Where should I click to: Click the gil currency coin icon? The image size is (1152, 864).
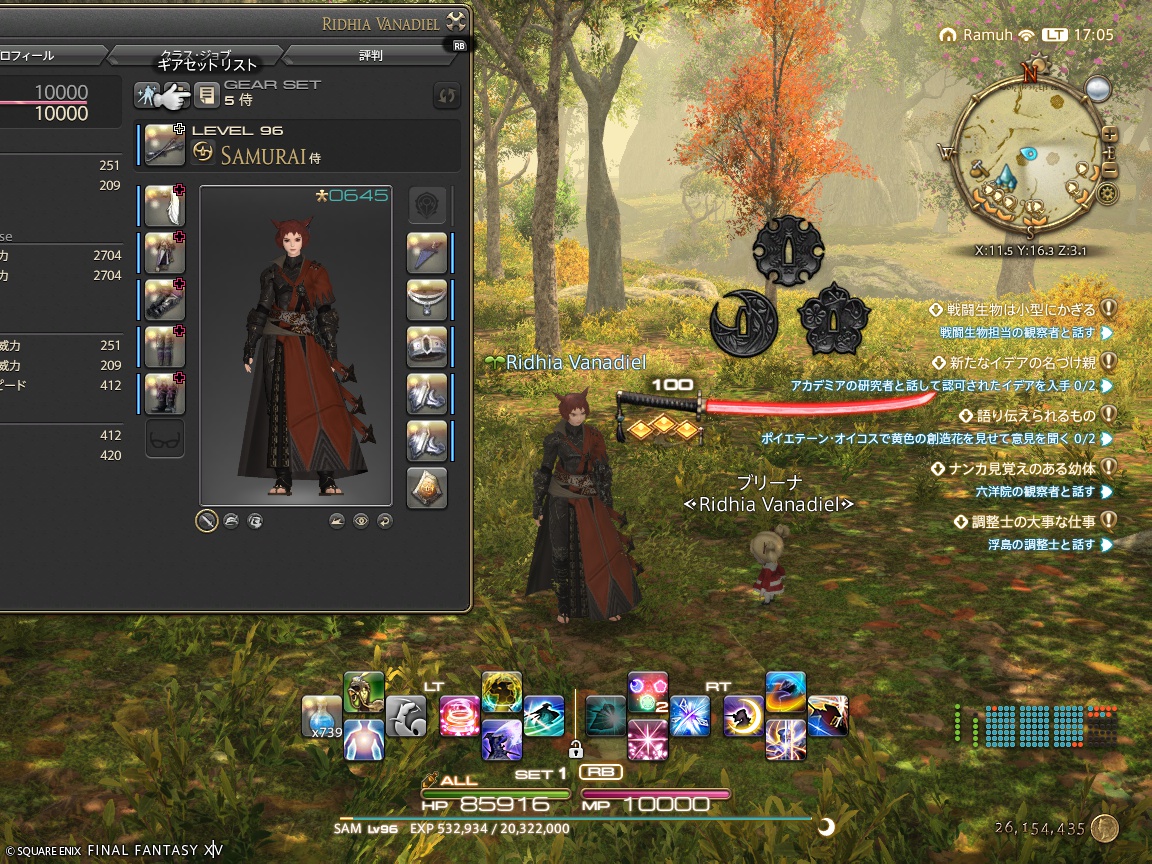coord(1104,828)
